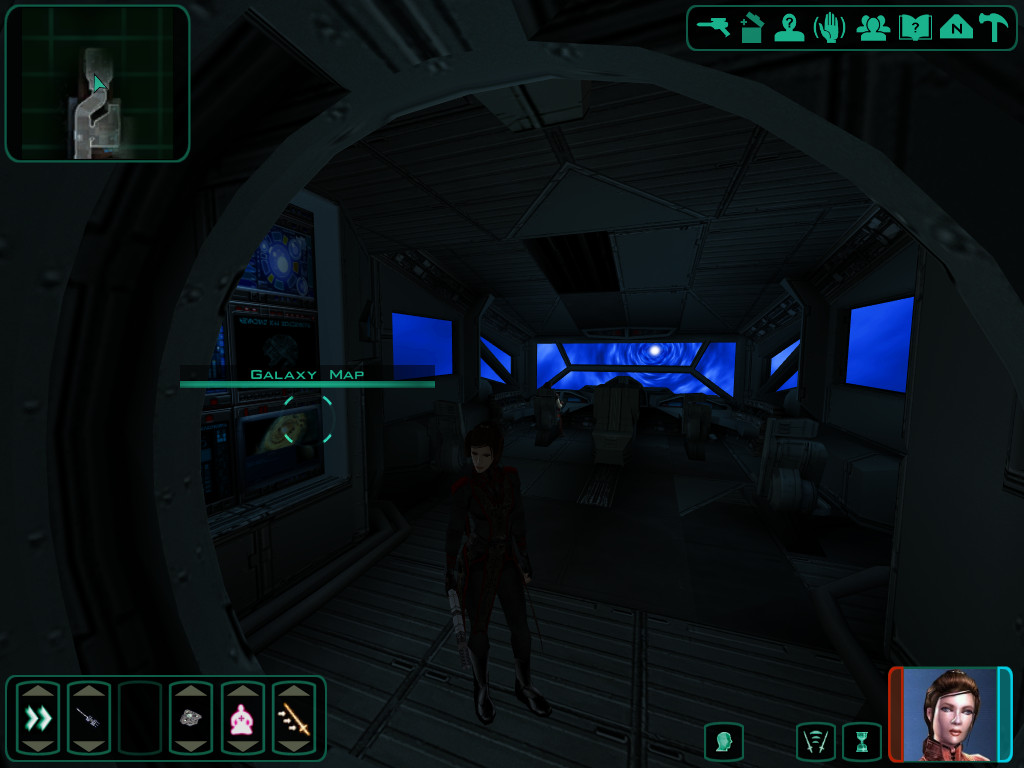Image resolution: width=1024 pixels, height=768 pixels.
Task: Open the options hammer icon
Action: click(994, 28)
